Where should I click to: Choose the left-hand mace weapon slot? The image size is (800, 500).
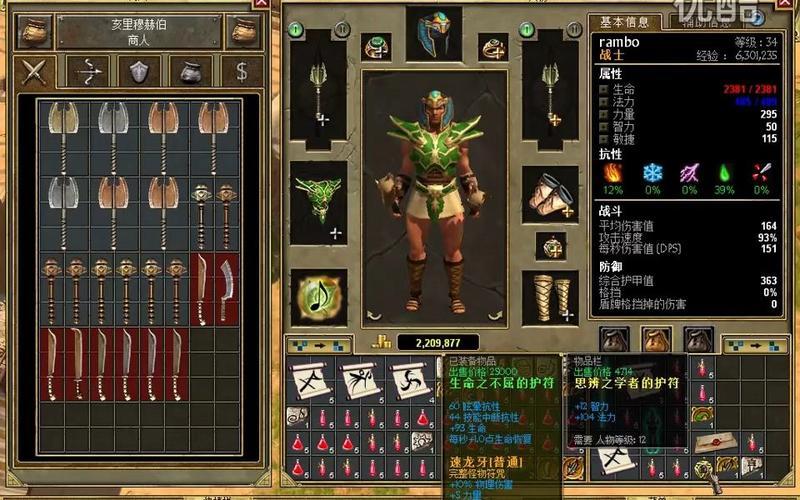(x=319, y=91)
